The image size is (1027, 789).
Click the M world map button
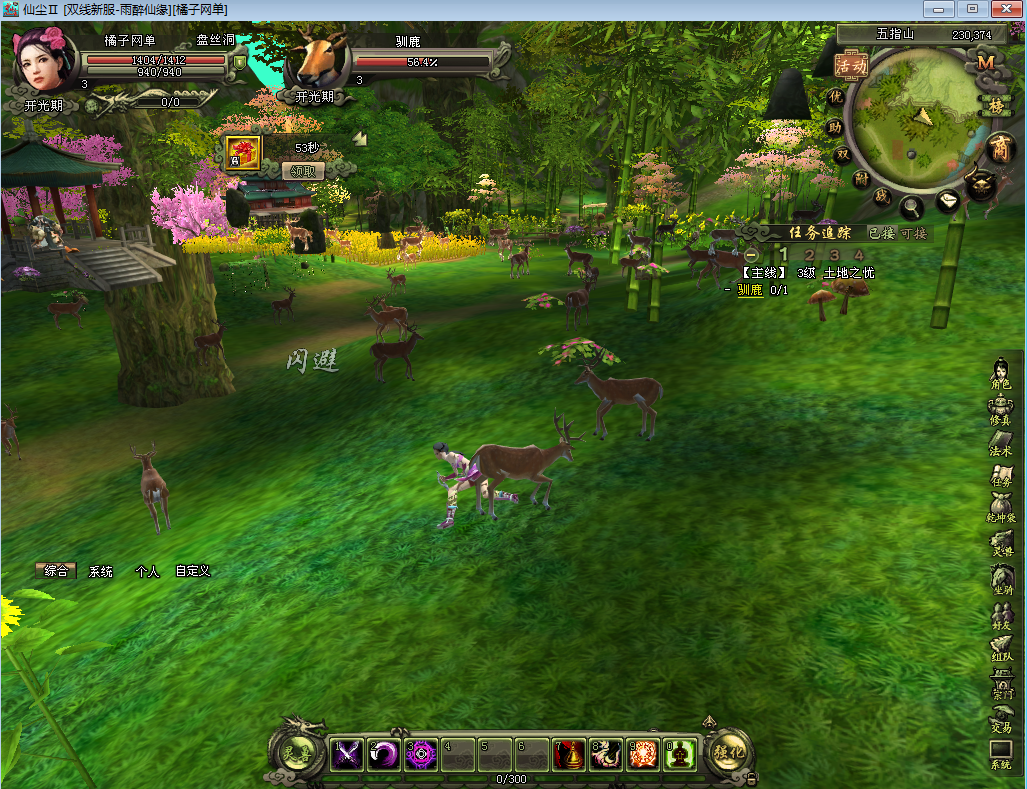pyautogui.click(x=986, y=62)
